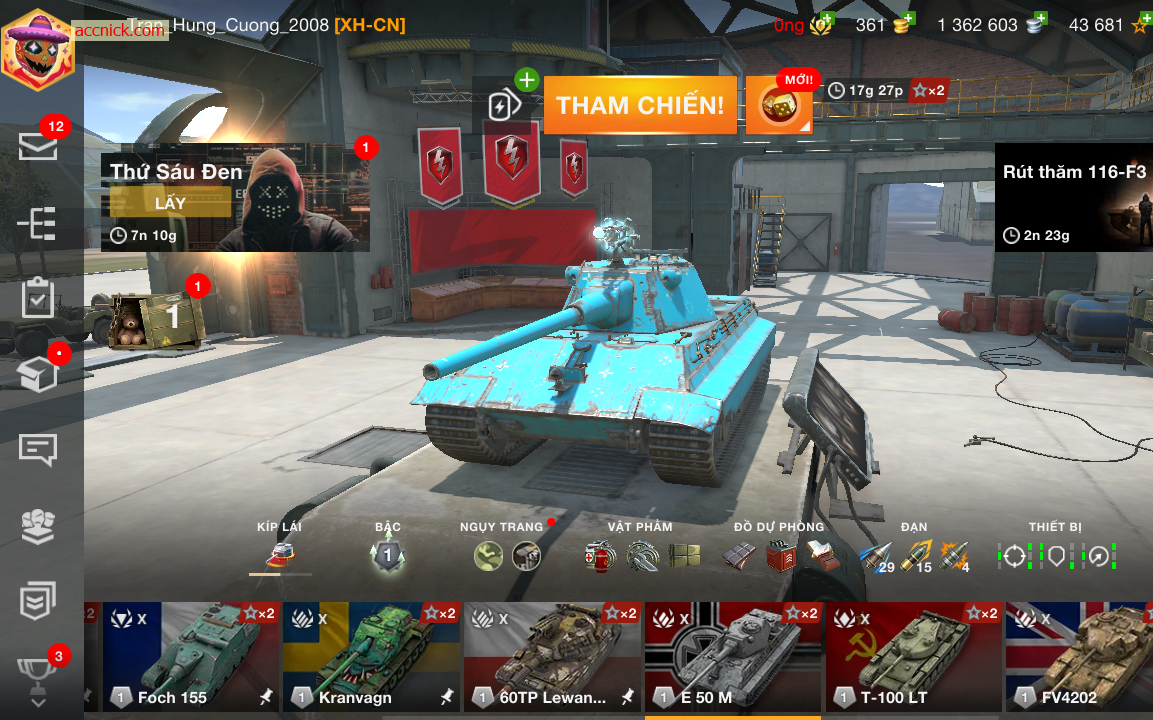
Task: Choose the 60TP Lewandowskiego tank
Action: click(552, 656)
